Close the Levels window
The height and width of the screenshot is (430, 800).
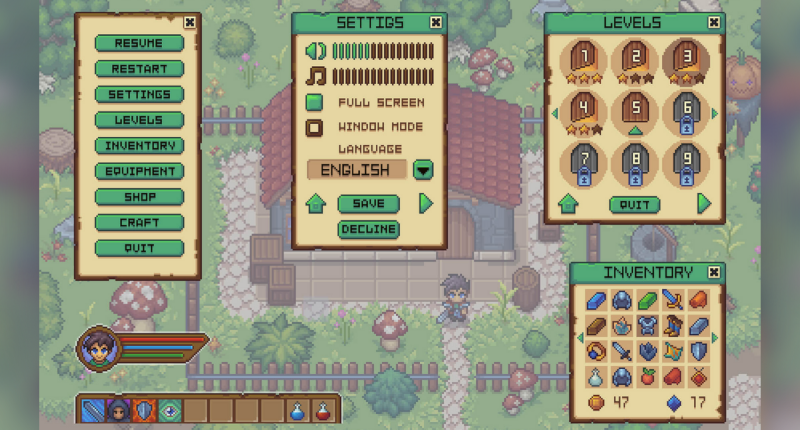(713, 22)
